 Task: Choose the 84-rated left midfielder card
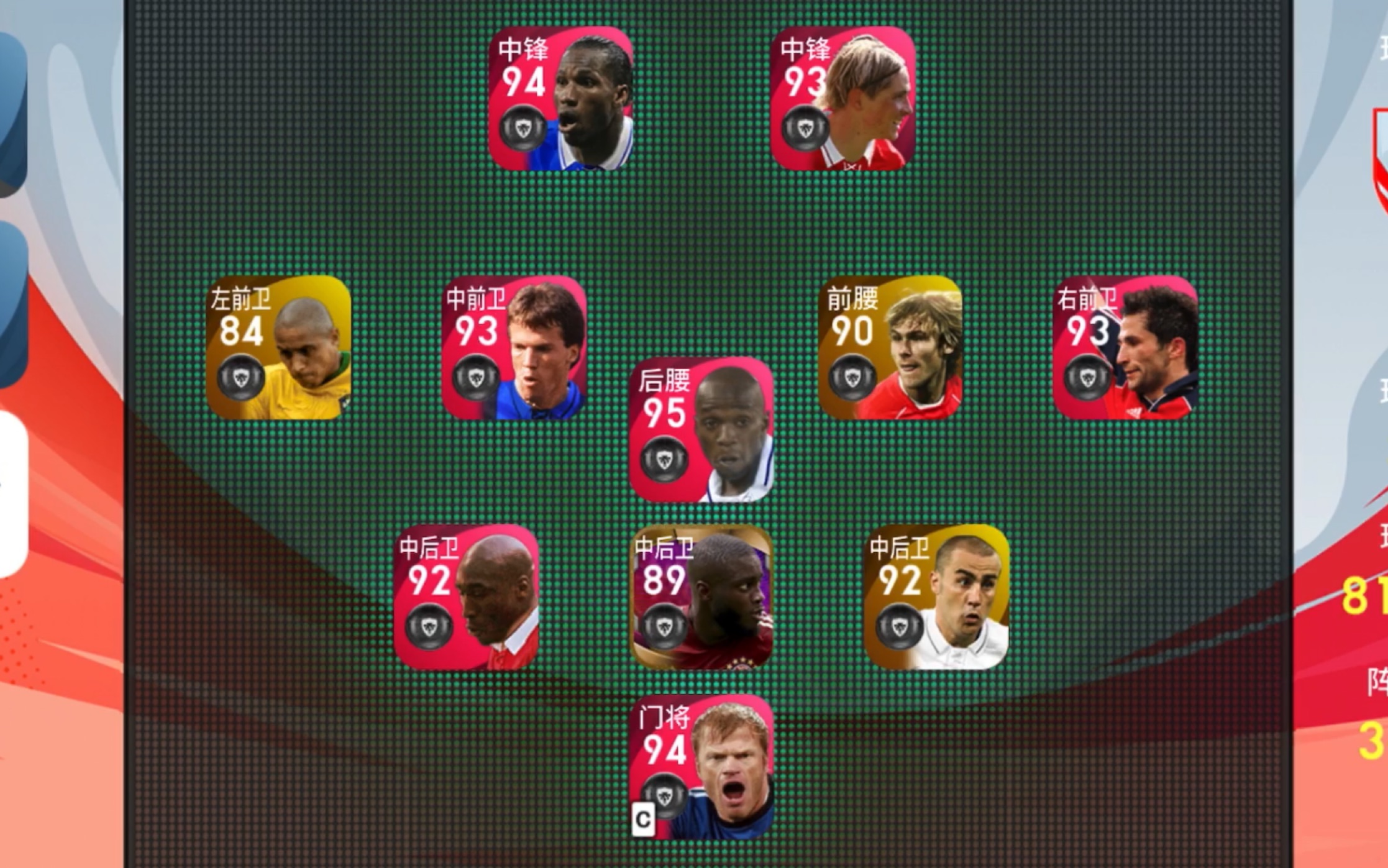point(278,347)
